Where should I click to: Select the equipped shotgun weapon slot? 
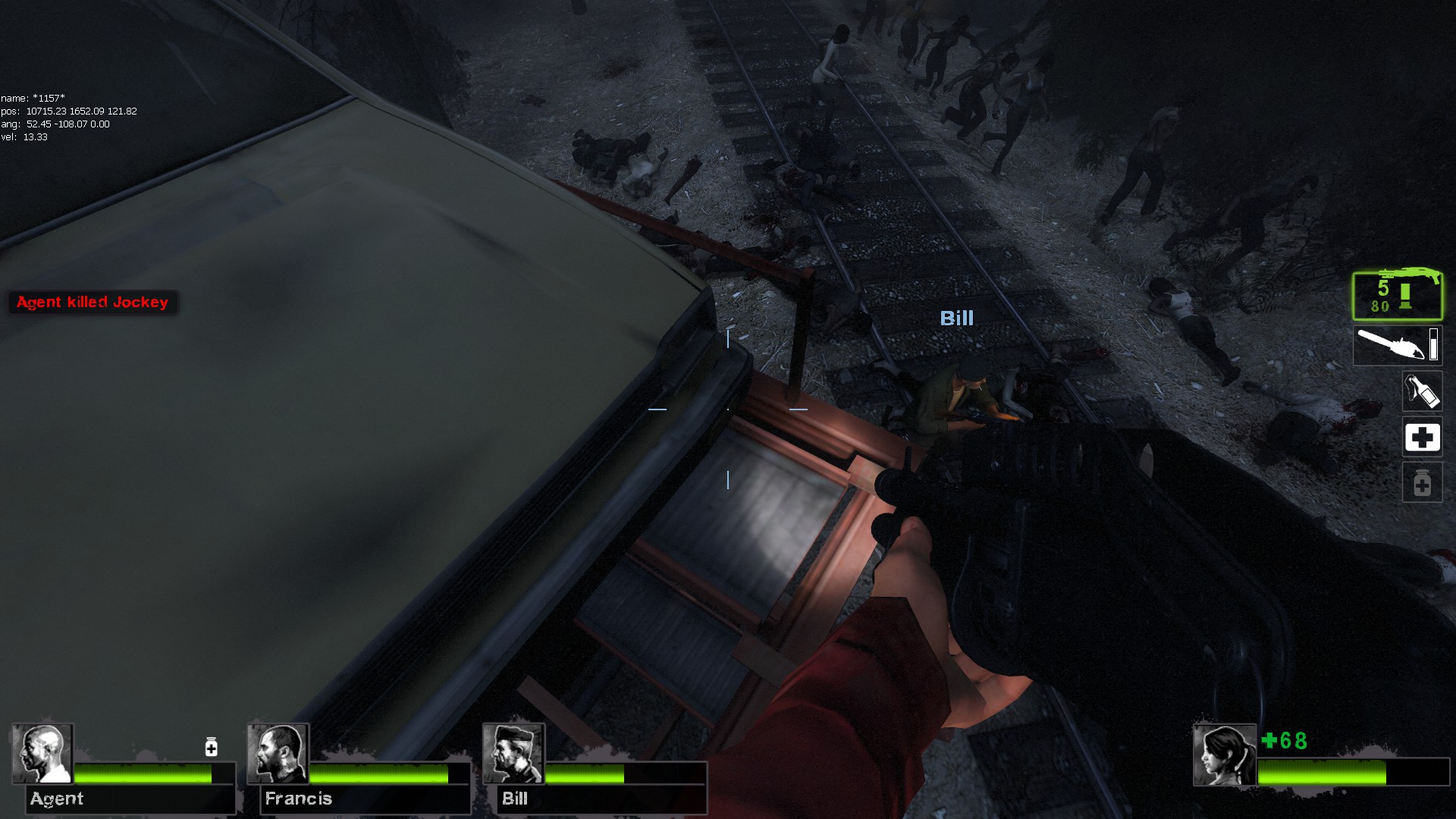pyautogui.click(x=1398, y=297)
